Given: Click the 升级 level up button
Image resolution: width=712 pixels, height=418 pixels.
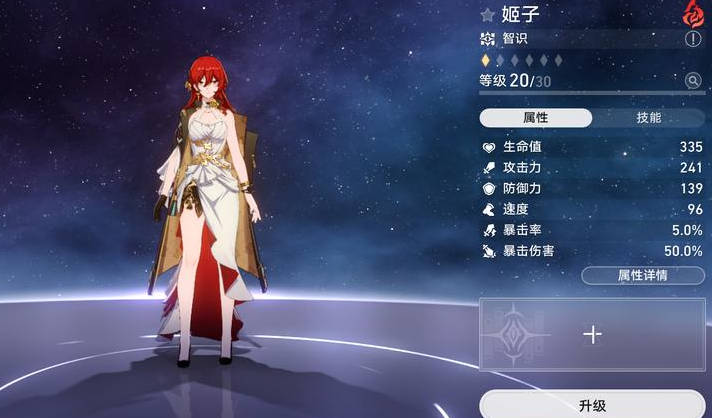Looking at the screenshot, I should pyautogui.click(x=592, y=405).
